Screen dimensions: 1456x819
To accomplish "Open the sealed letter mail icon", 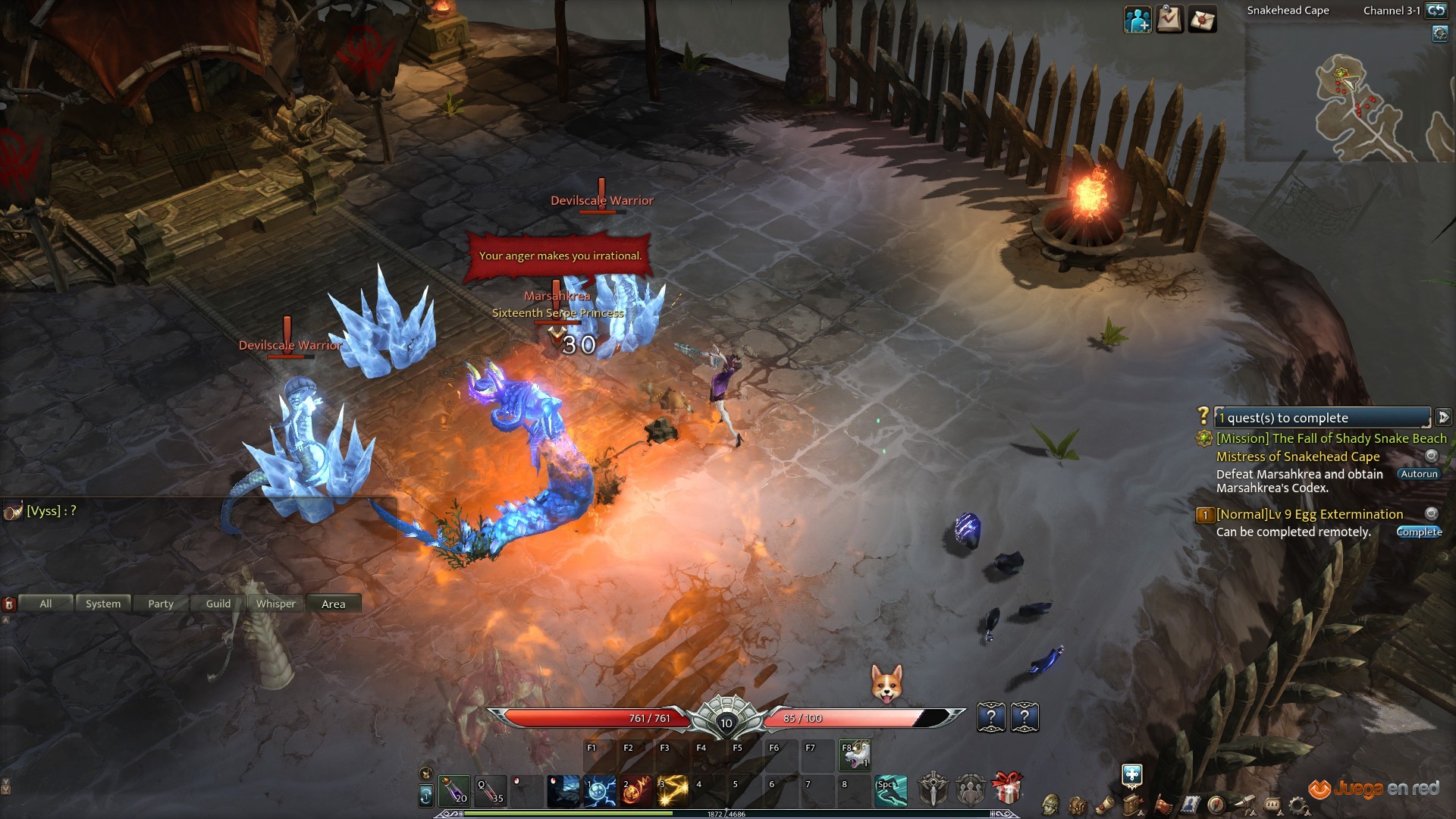I will click(x=1202, y=19).
